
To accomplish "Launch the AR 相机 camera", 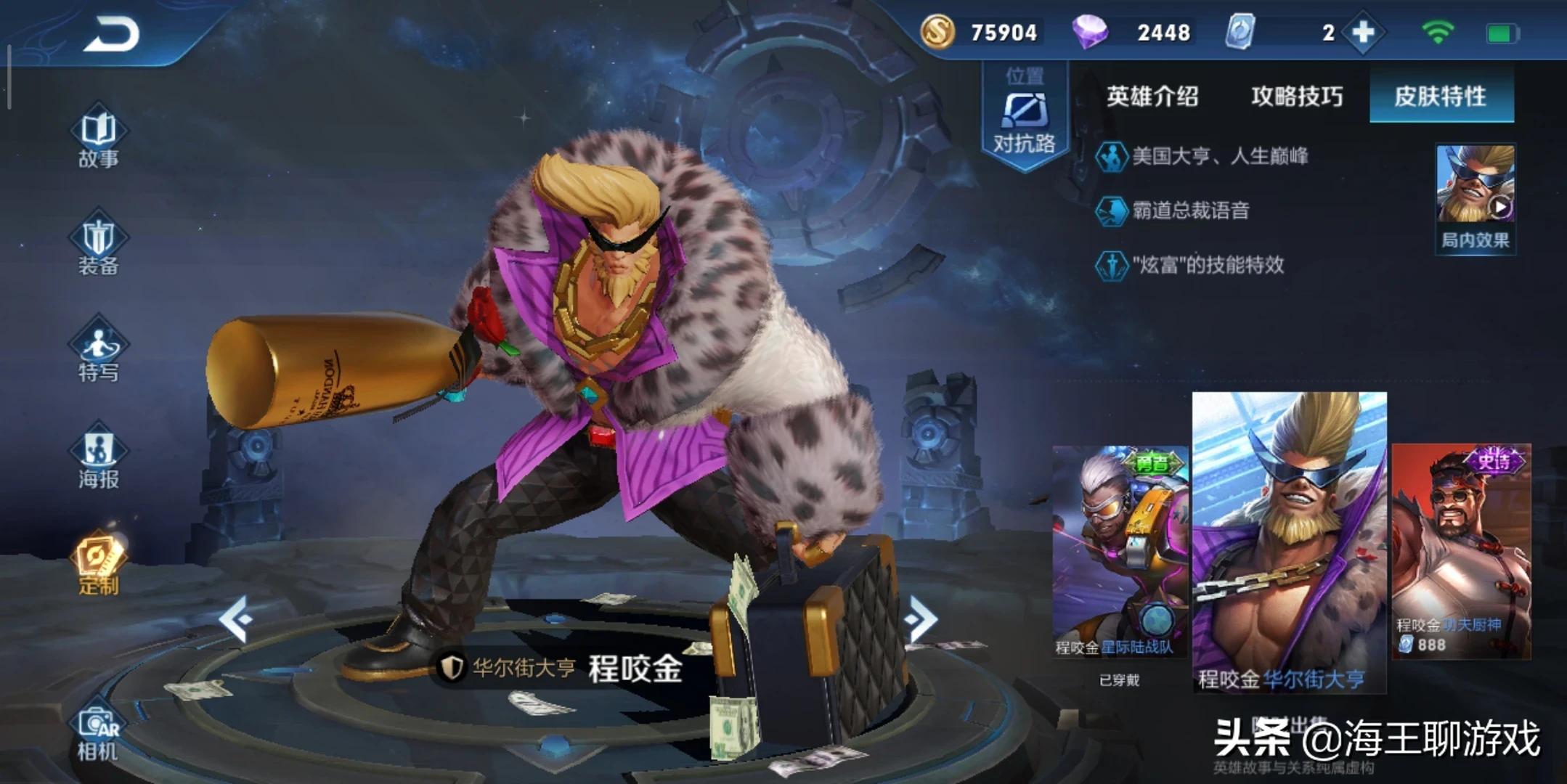I will point(99,734).
